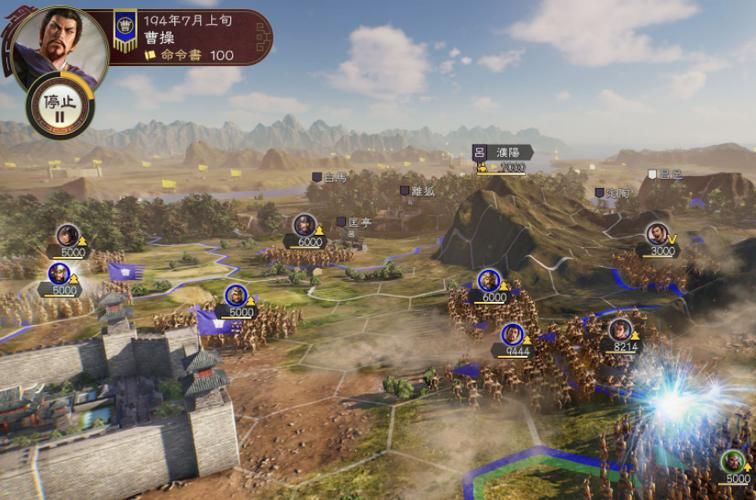Viewport: 756px width, 500px height.
Task: Select the army unit with 9444 troops
Action: coord(512,337)
